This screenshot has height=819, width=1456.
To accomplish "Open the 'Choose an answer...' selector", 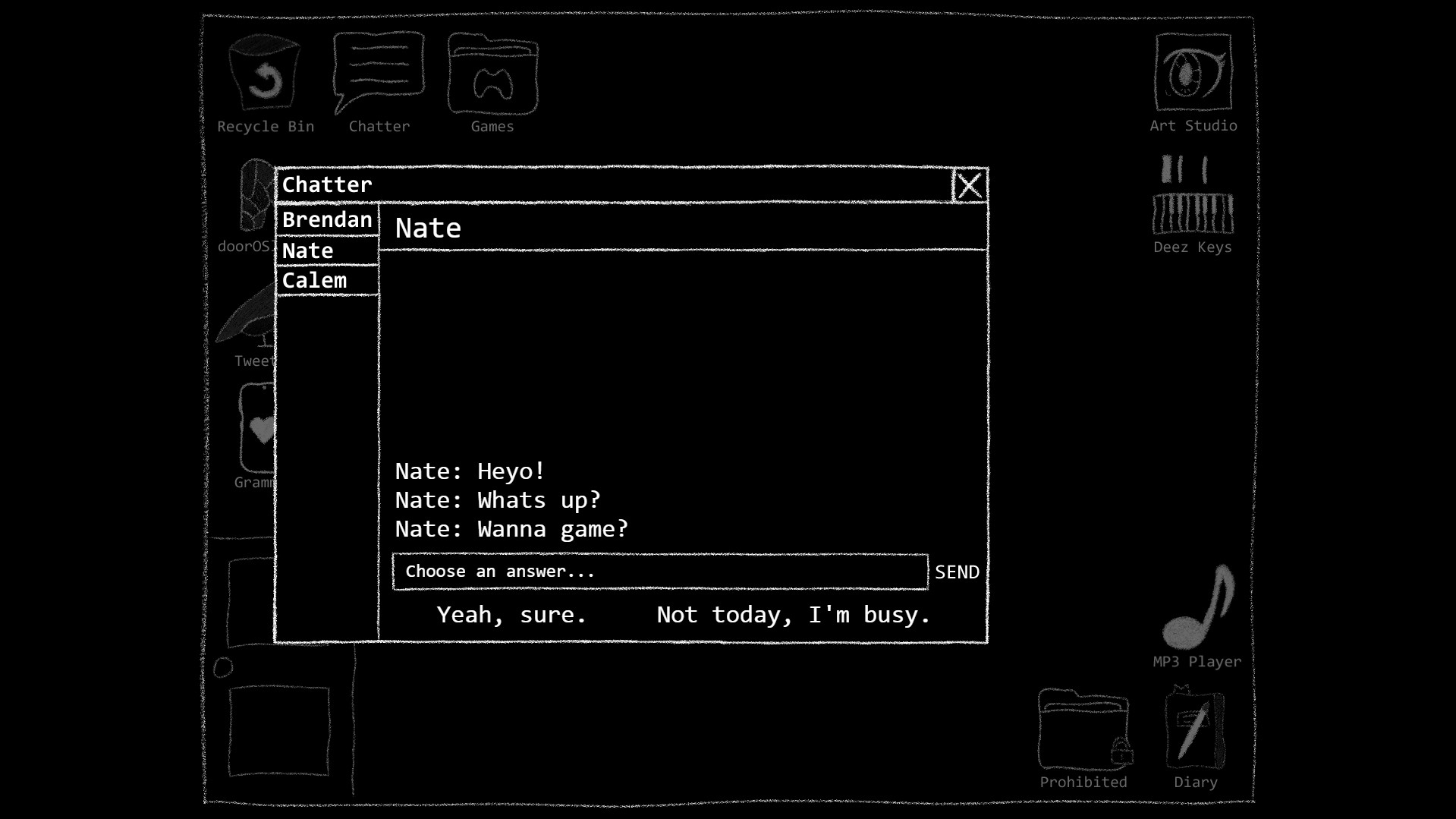I will (659, 572).
